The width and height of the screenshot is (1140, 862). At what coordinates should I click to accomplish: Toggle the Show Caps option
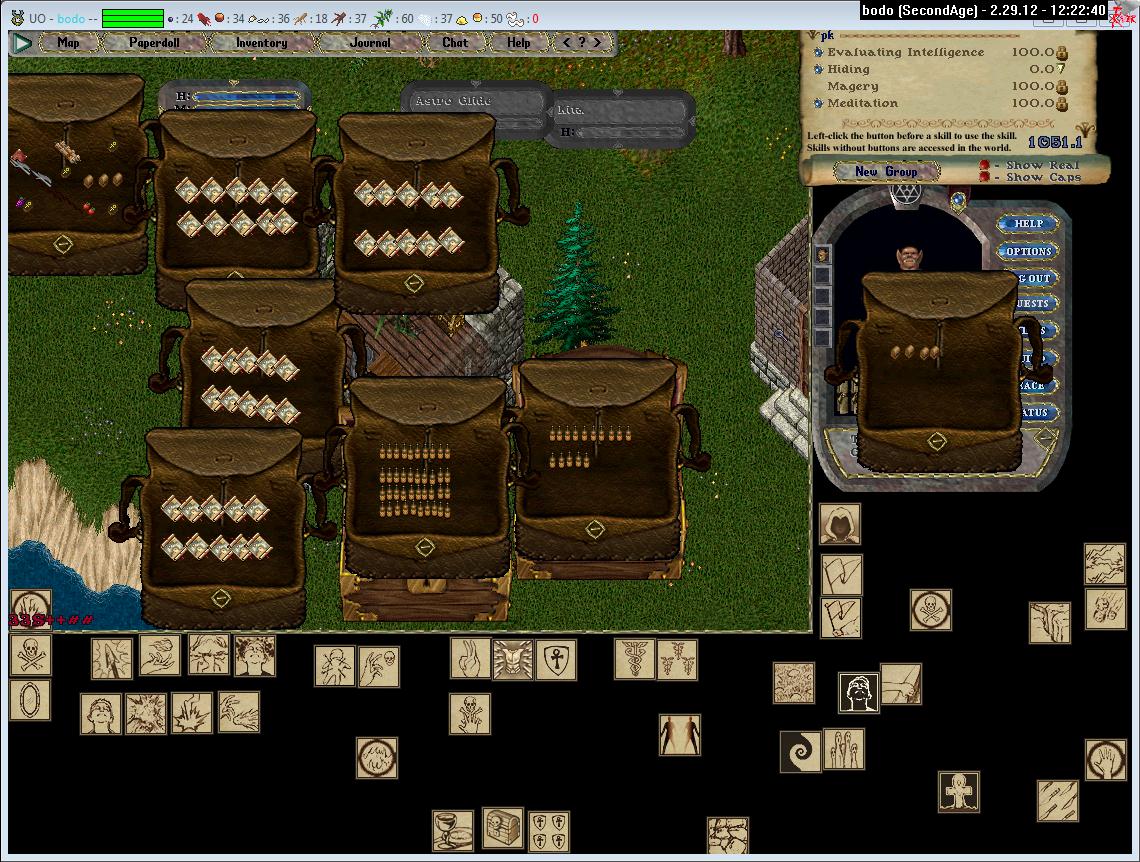tap(985, 177)
